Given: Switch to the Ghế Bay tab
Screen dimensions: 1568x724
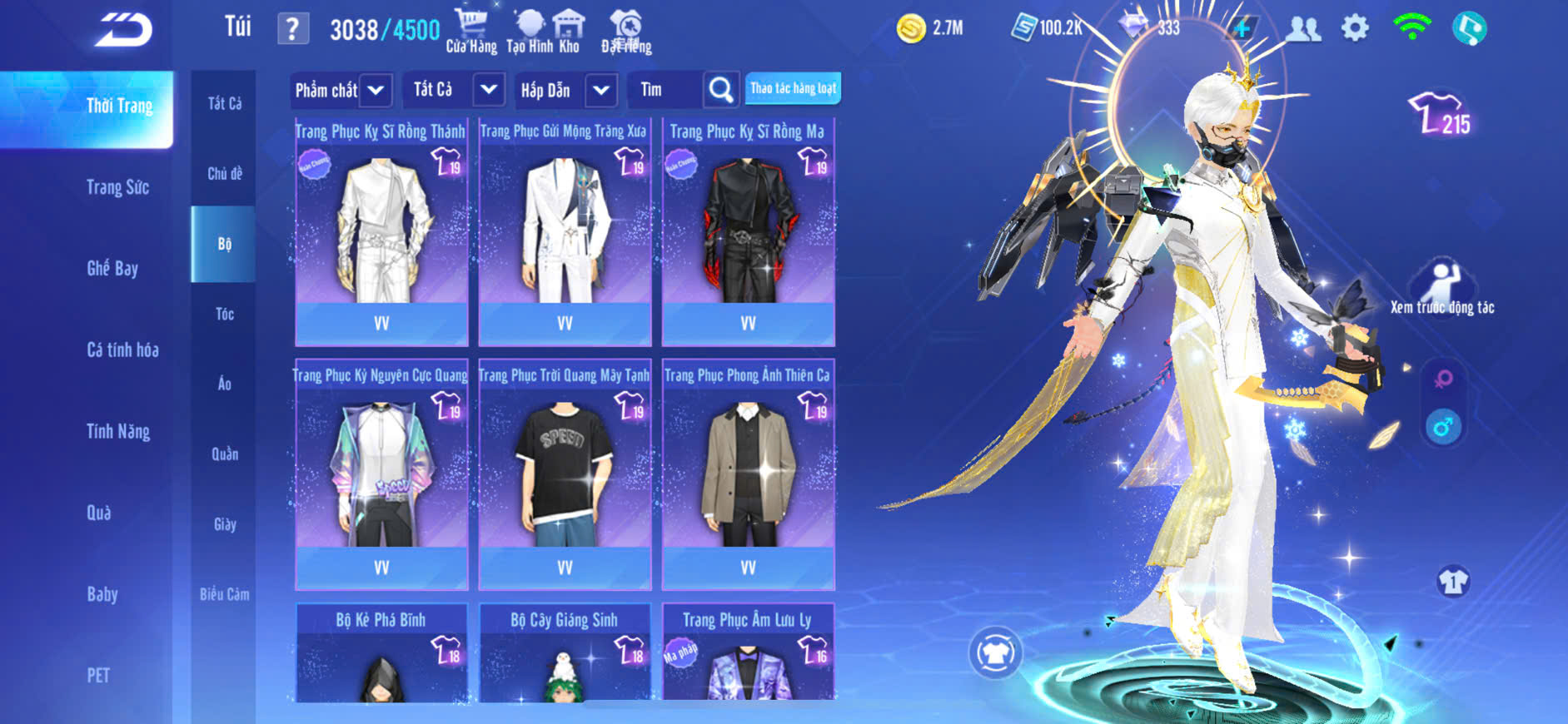Looking at the screenshot, I should [112, 268].
